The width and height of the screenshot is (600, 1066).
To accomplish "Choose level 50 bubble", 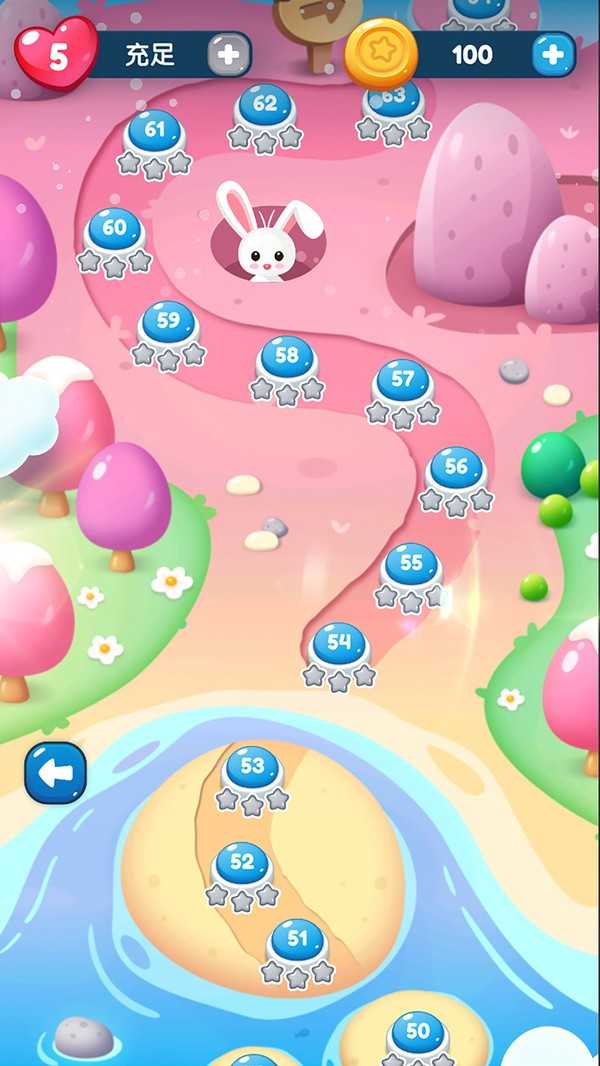I will 417,1033.
